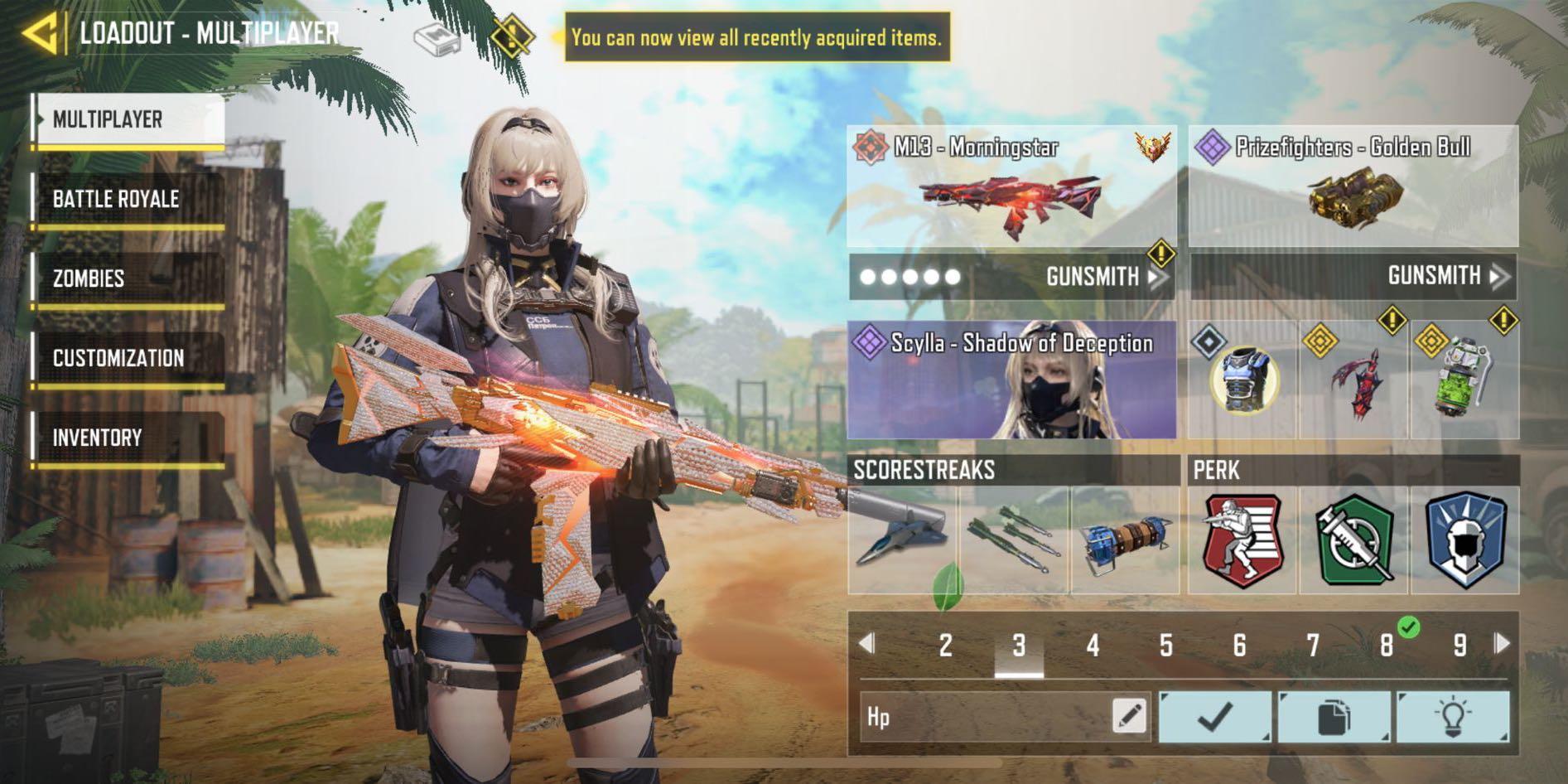Edit the loadout name Hp

click(1130, 716)
